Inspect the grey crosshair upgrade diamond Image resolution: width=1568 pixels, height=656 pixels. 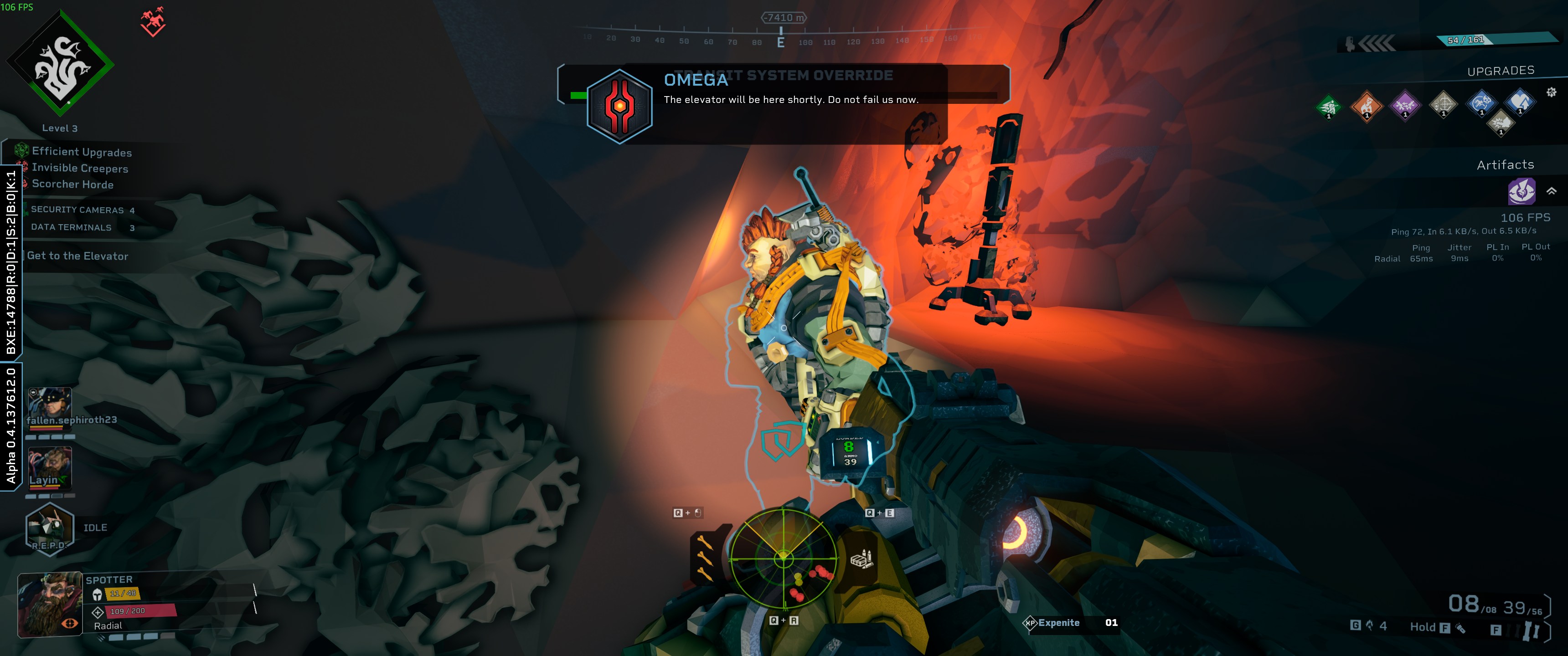click(x=1443, y=105)
